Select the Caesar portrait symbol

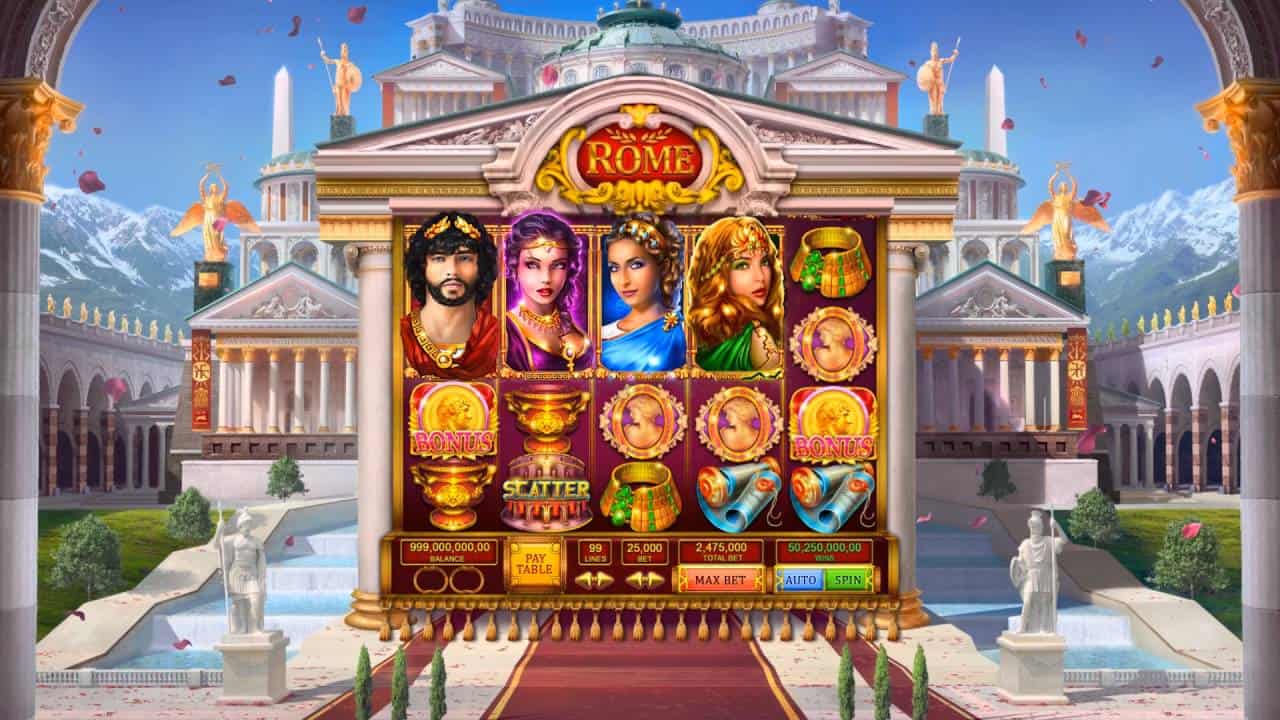tap(450, 290)
